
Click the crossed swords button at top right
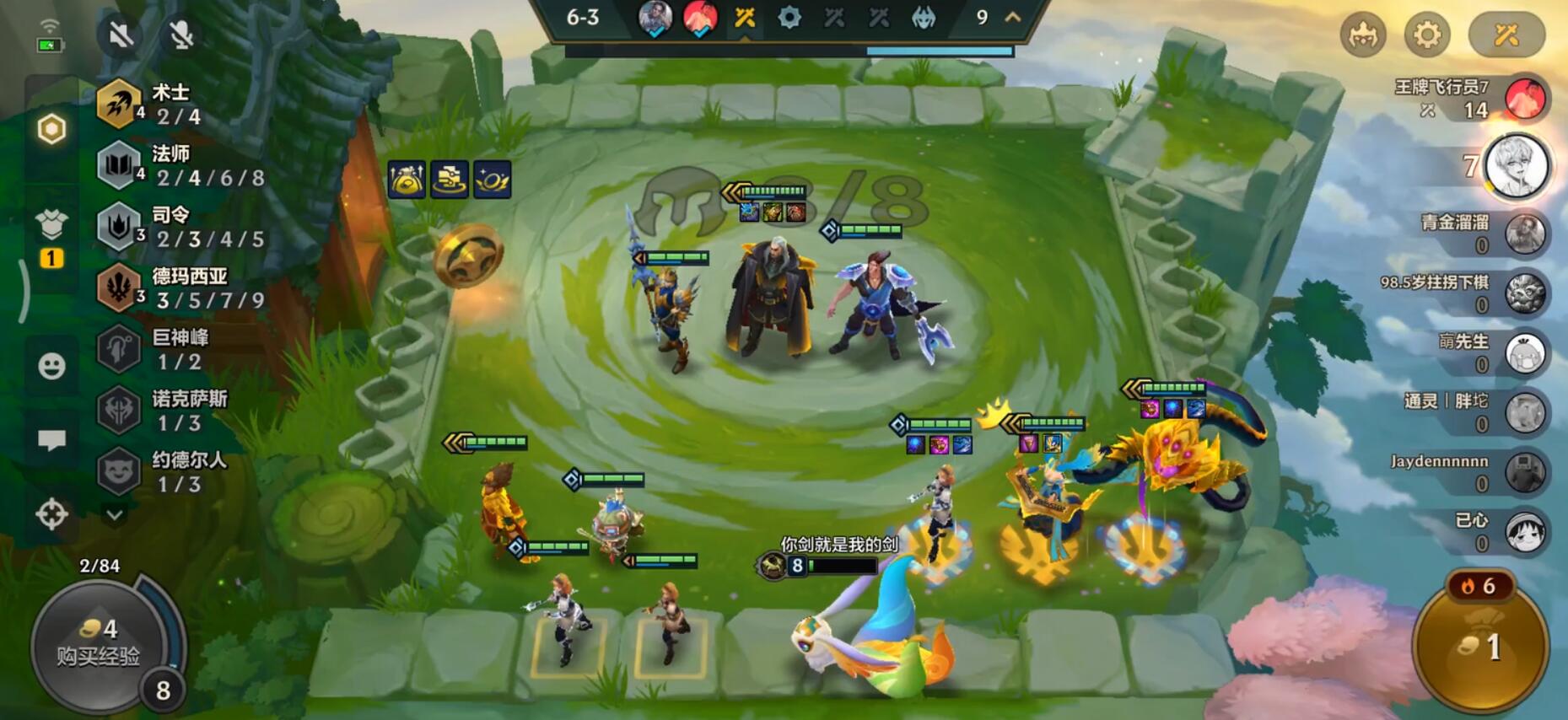pyautogui.click(x=1506, y=35)
